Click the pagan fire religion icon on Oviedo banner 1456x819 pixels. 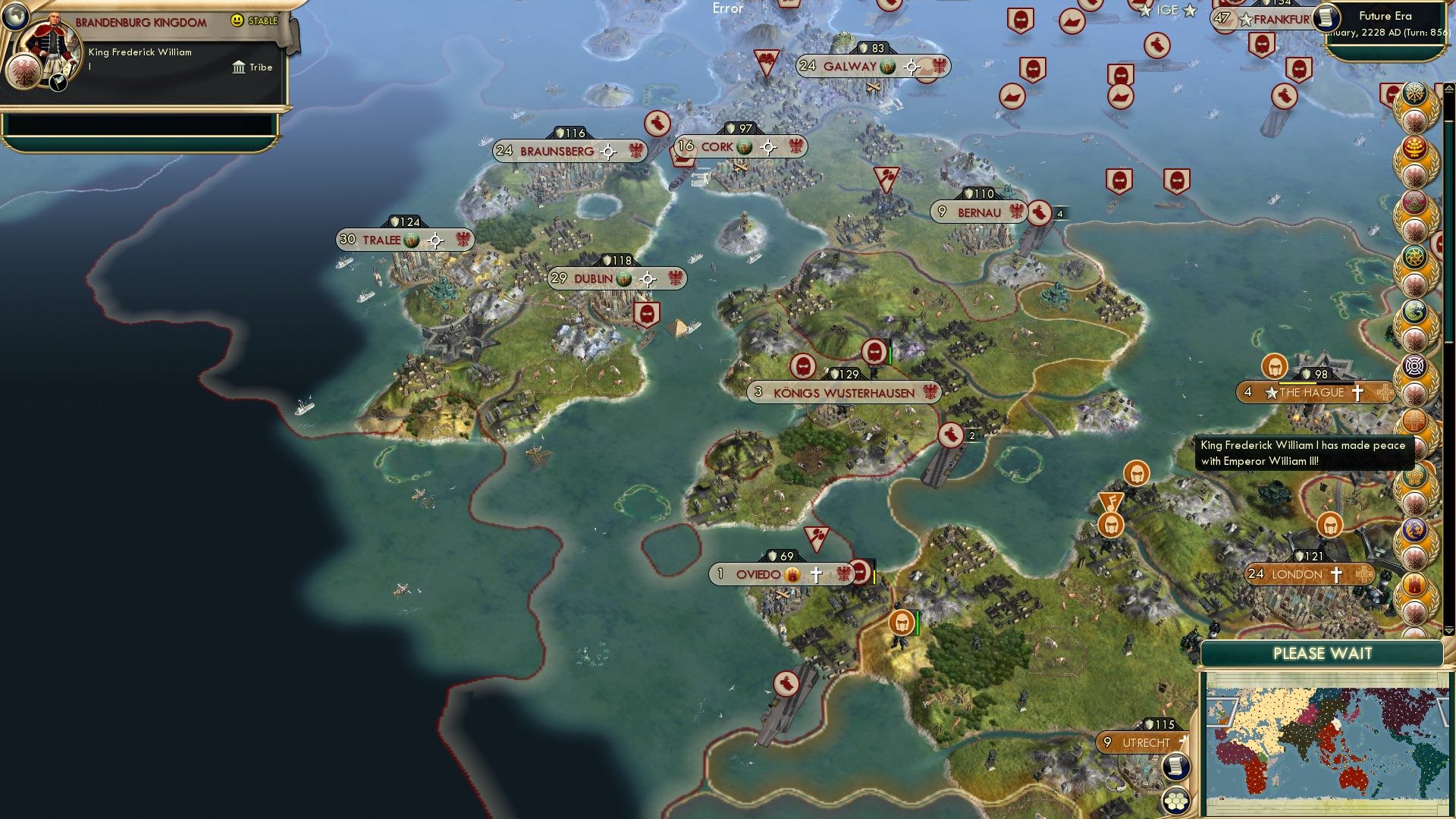[x=793, y=574]
